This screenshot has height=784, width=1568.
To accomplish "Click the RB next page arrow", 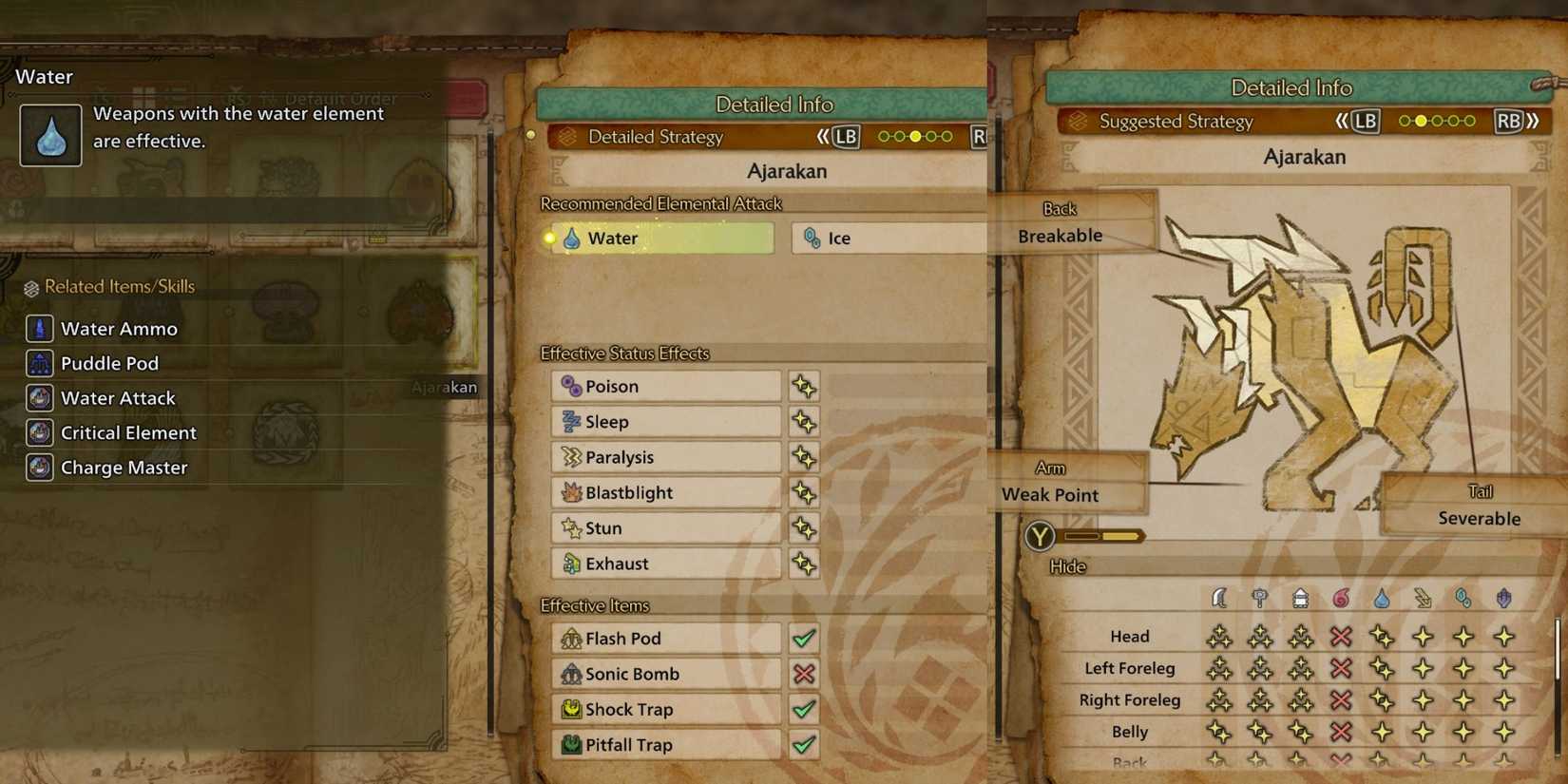I will 1510,122.
